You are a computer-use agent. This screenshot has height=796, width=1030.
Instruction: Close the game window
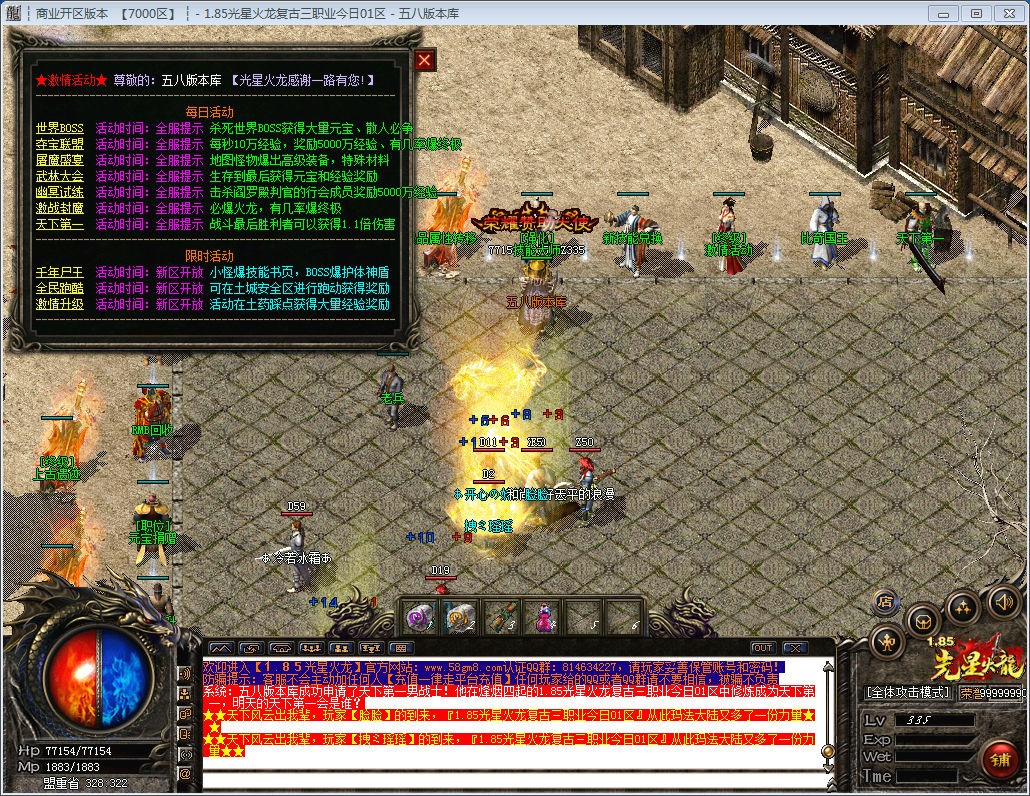pos(1008,13)
